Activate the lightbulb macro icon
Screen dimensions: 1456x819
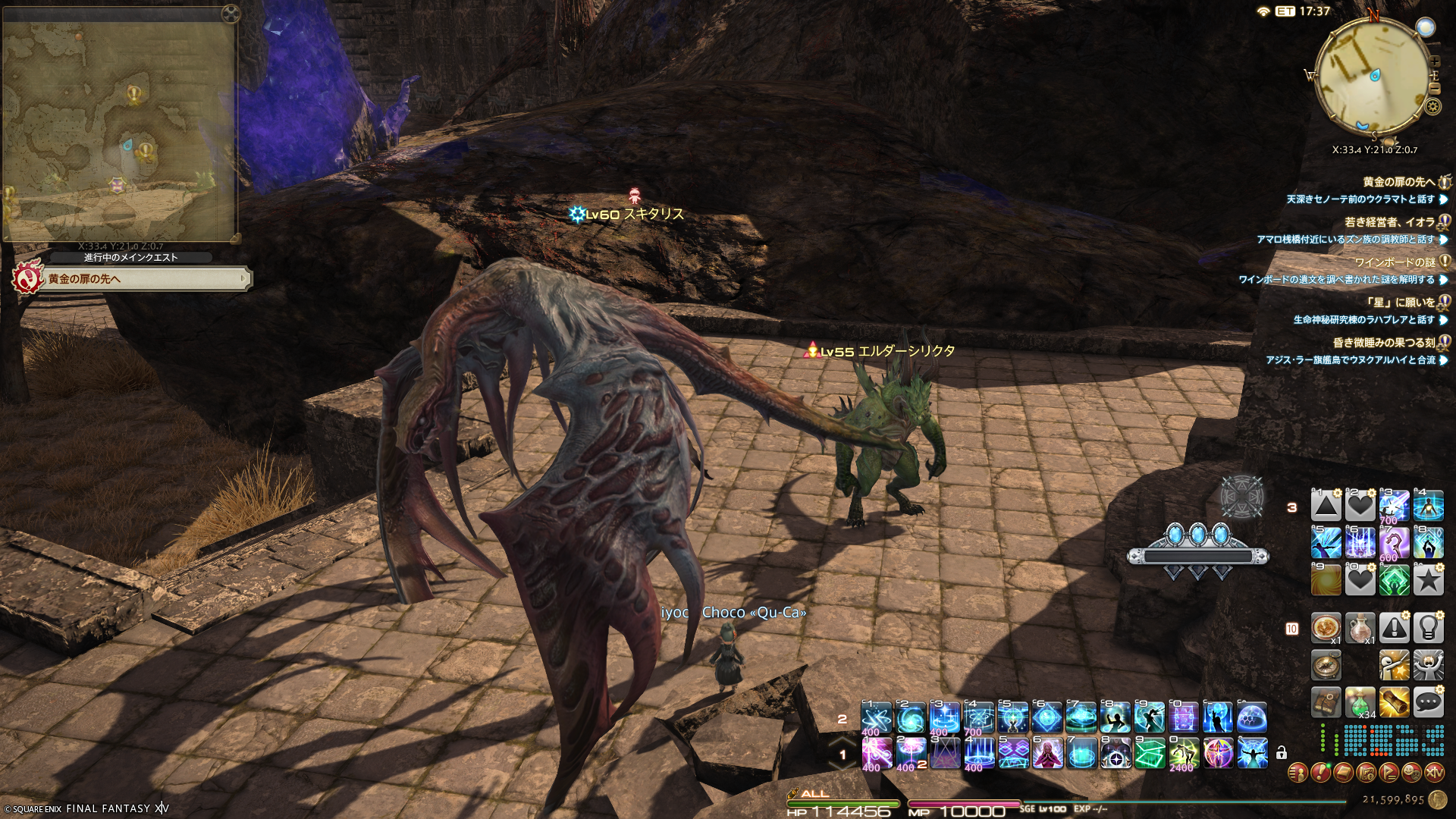tap(1428, 628)
